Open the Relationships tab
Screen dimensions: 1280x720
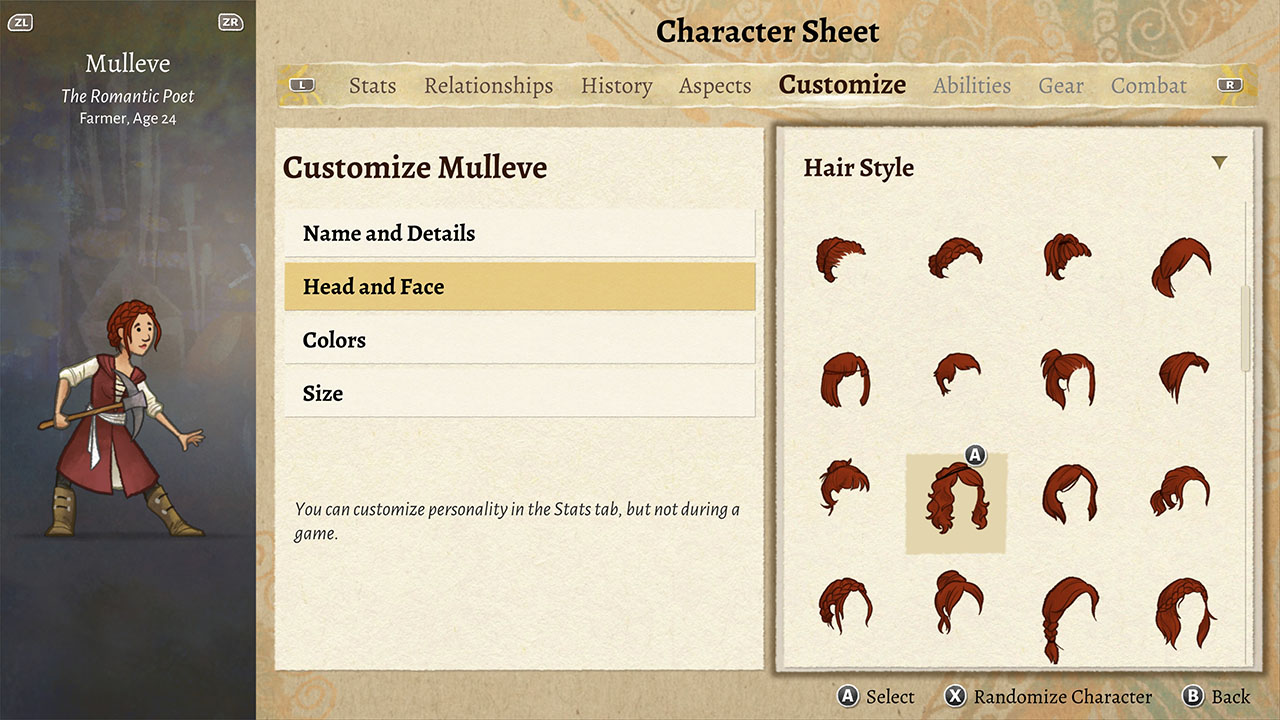coord(488,86)
